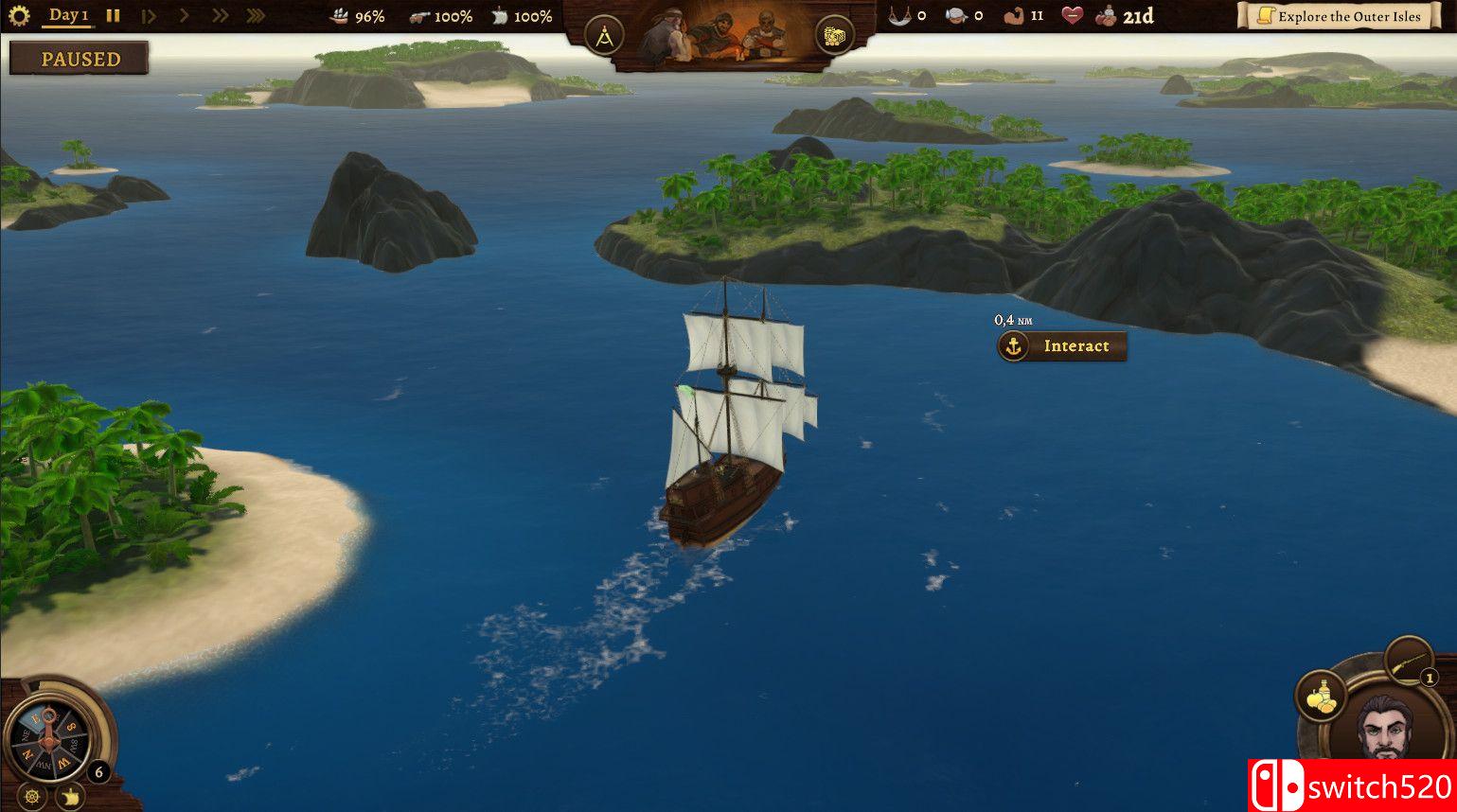Click the ship's wheel icon

tap(32, 797)
